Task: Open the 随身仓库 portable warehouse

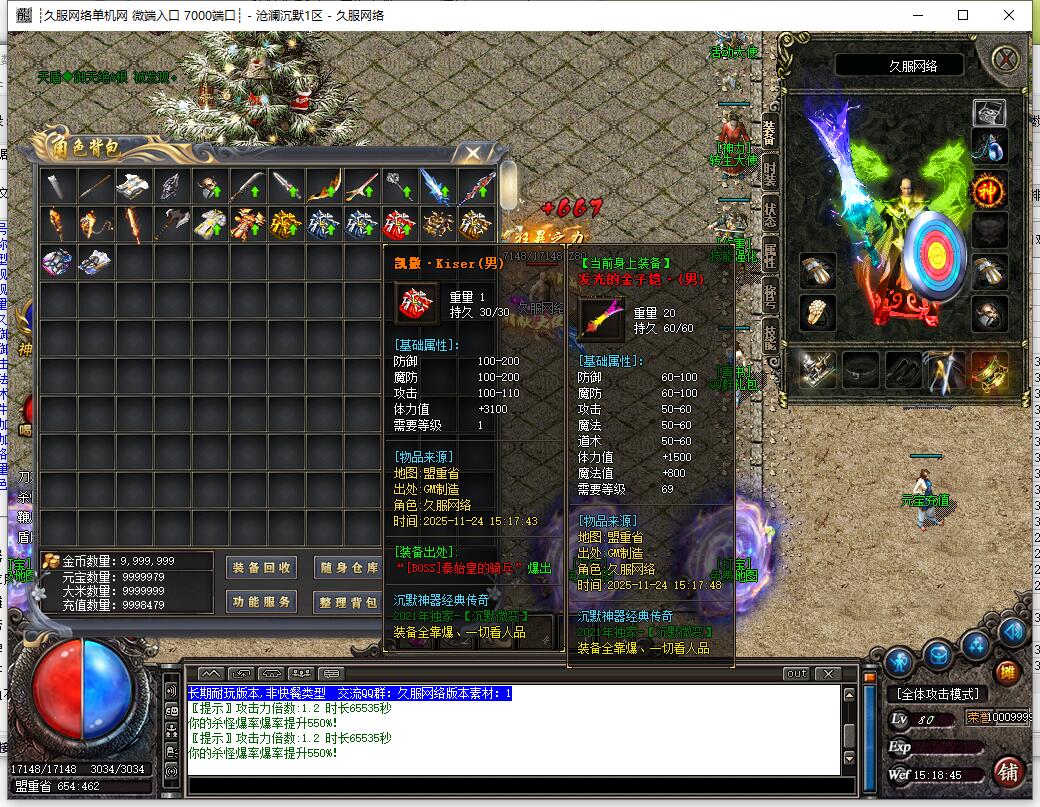Action: [x=348, y=567]
